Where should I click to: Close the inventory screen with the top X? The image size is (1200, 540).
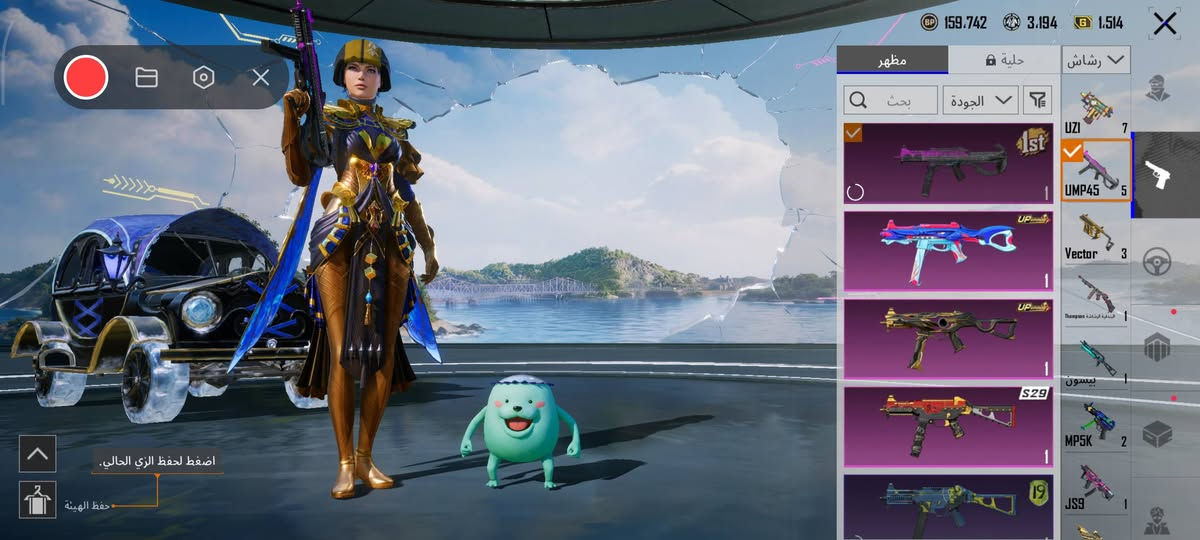point(1165,24)
